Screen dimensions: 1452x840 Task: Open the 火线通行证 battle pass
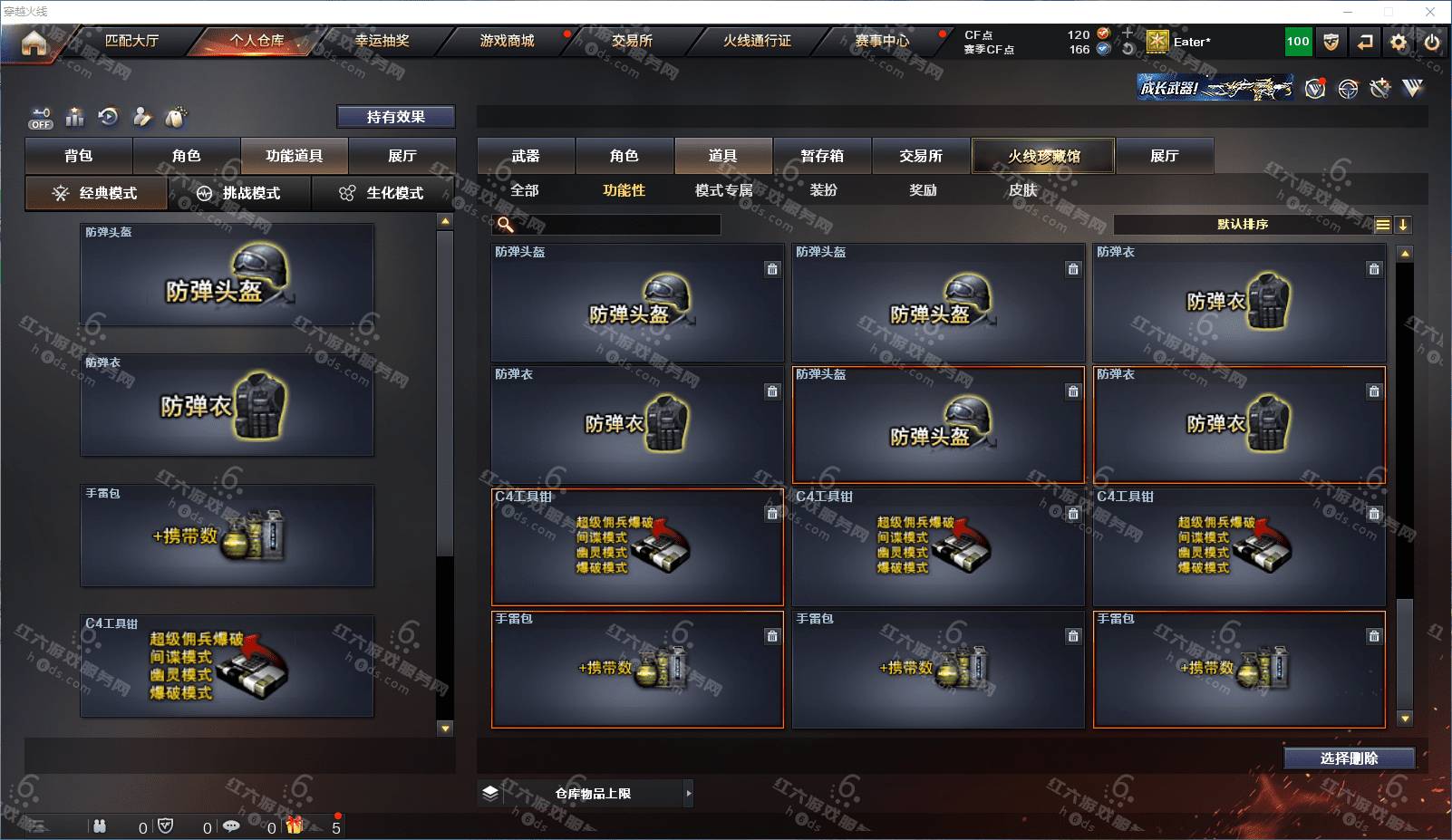pos(757,41)
